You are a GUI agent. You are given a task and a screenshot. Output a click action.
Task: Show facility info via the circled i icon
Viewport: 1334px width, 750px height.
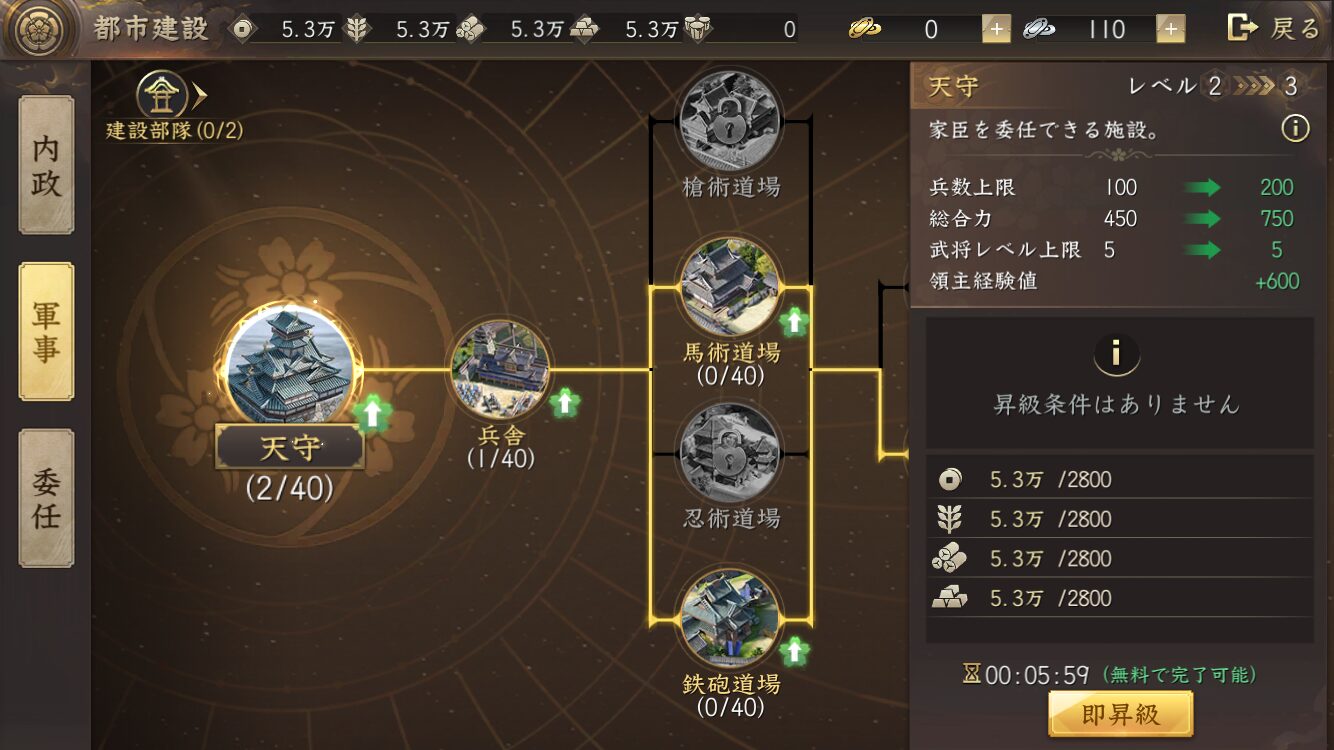(1295, 129)
